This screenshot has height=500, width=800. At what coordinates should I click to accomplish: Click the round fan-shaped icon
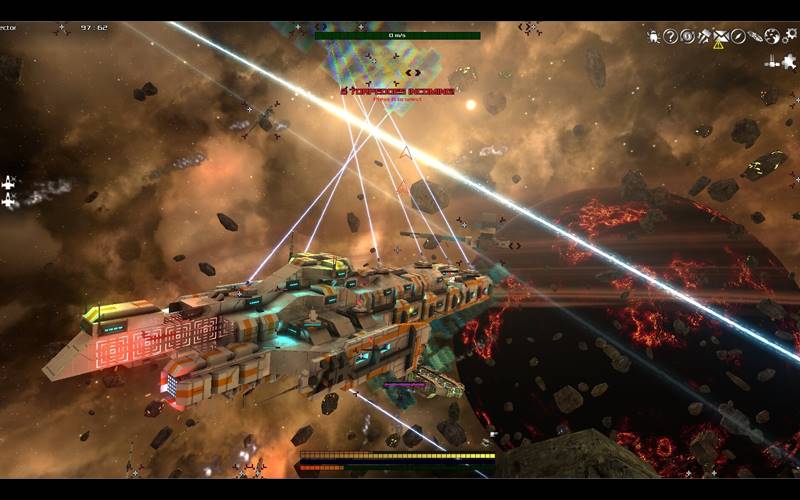coord(772,37)
